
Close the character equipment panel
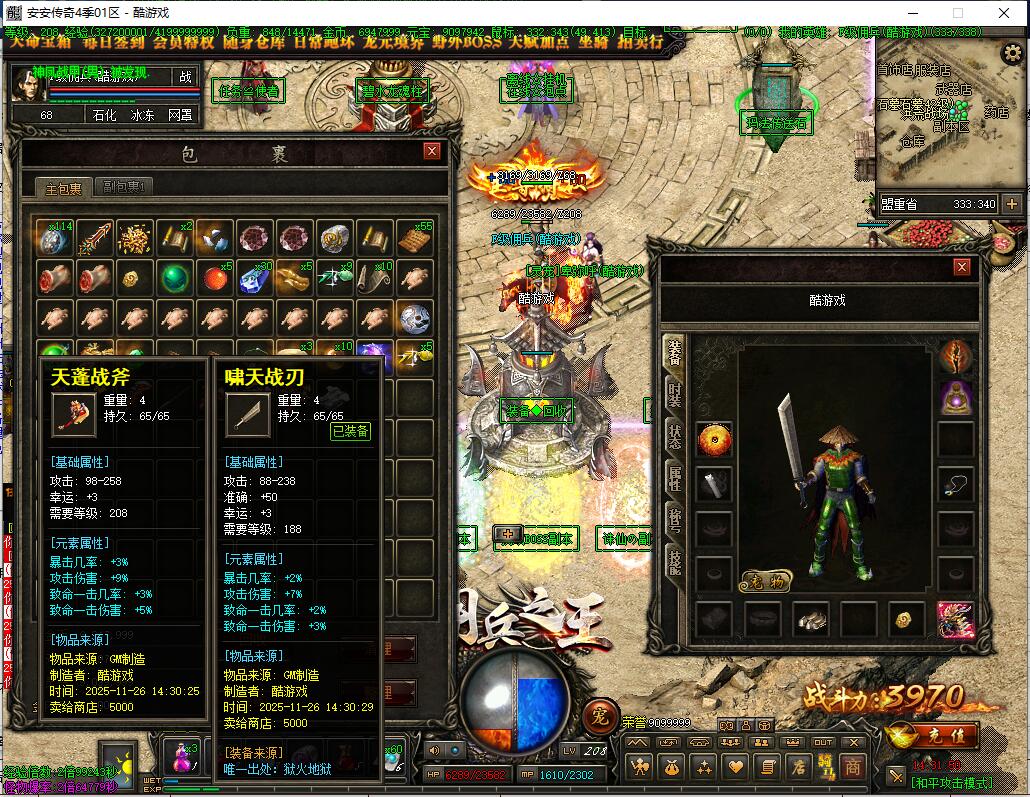tap(962, 267)
